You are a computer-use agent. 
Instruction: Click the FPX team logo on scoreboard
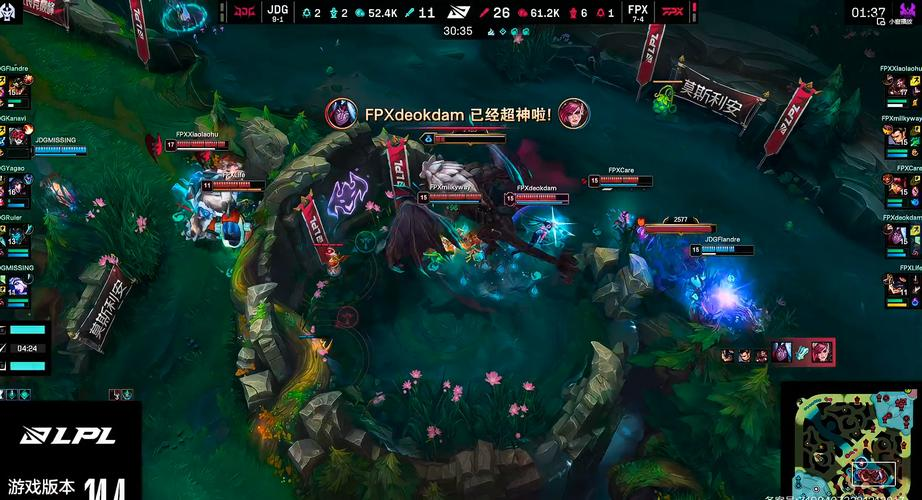click(x=674, y=13)
